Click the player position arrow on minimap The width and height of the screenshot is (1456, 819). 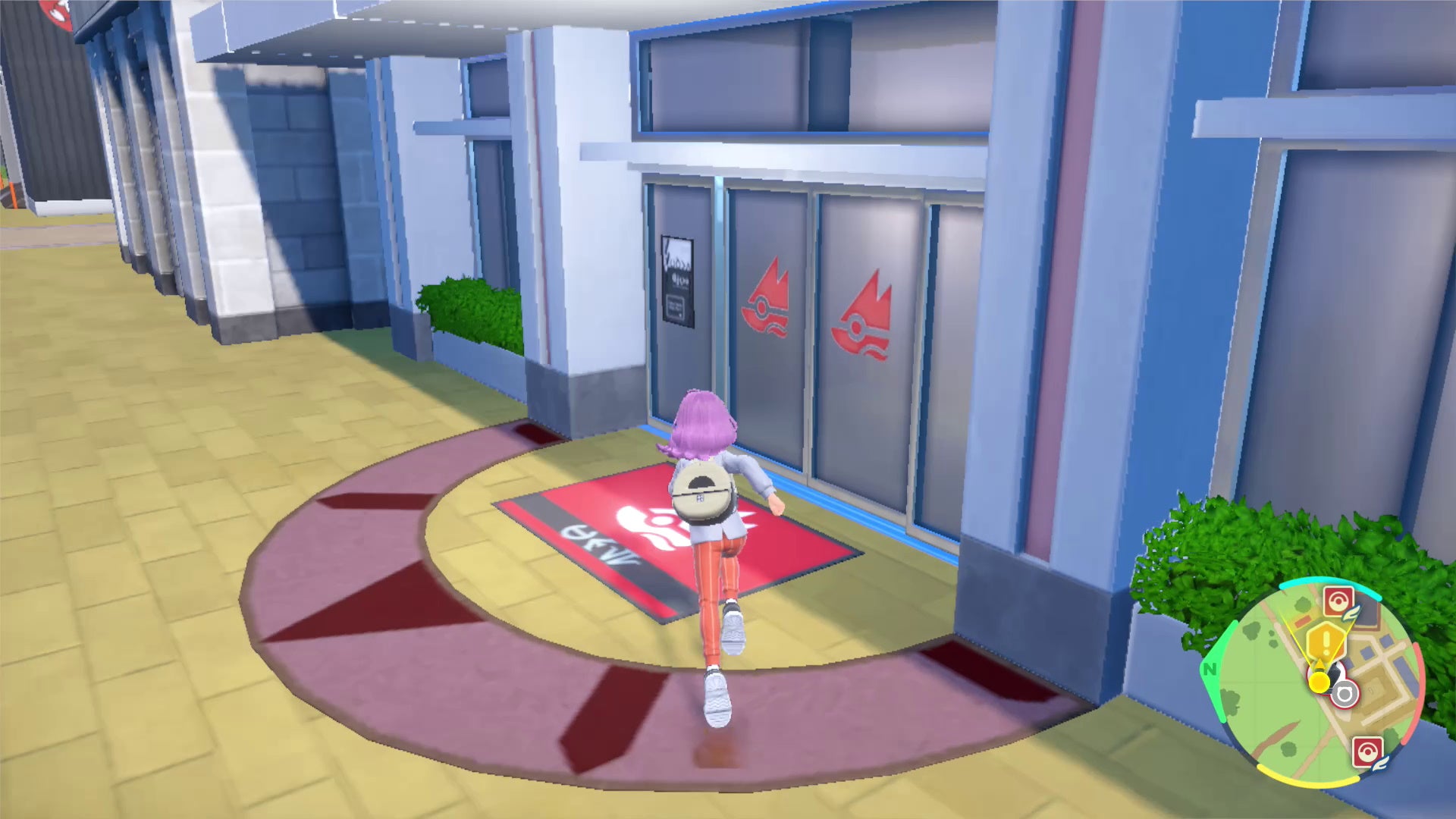click(1319, 679)
